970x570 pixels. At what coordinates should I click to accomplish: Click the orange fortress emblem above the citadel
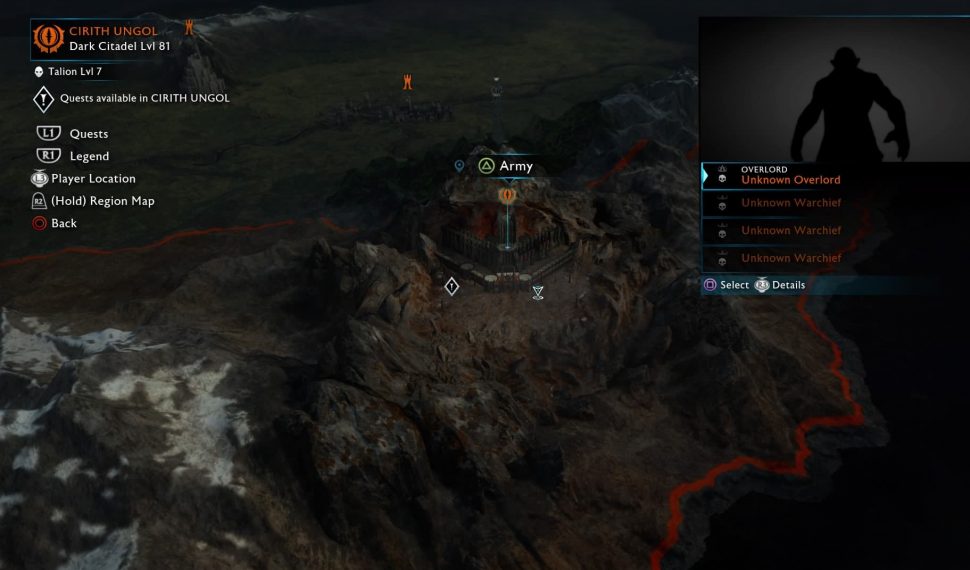[507, 195]
